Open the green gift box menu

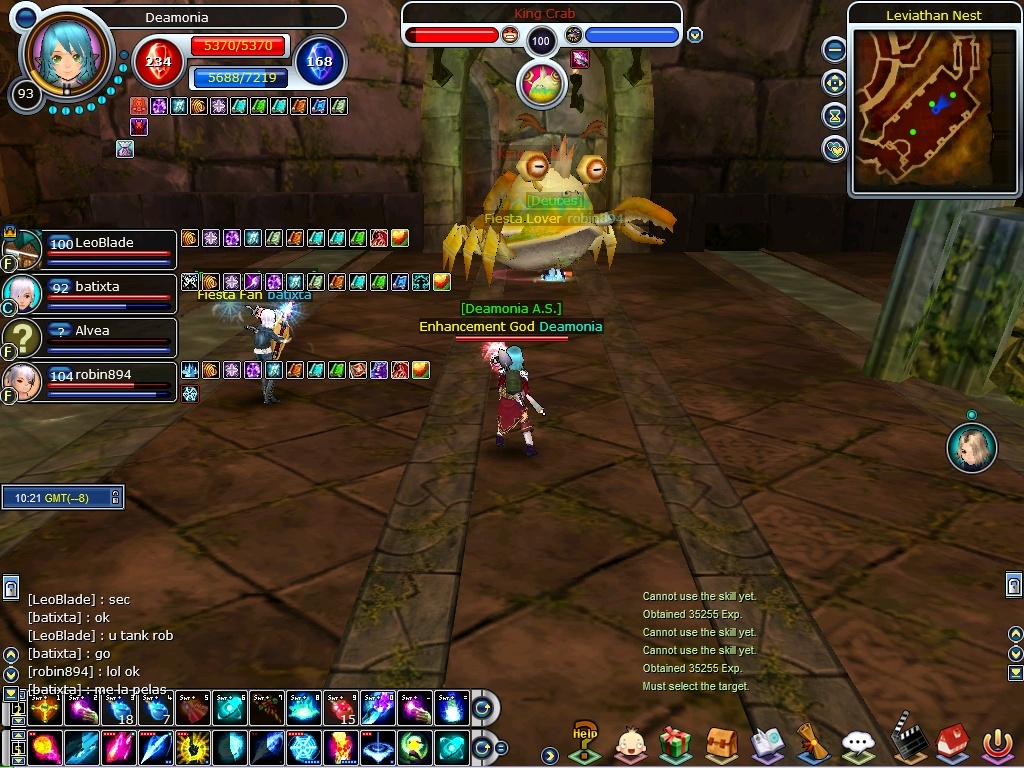pos(676,743)
